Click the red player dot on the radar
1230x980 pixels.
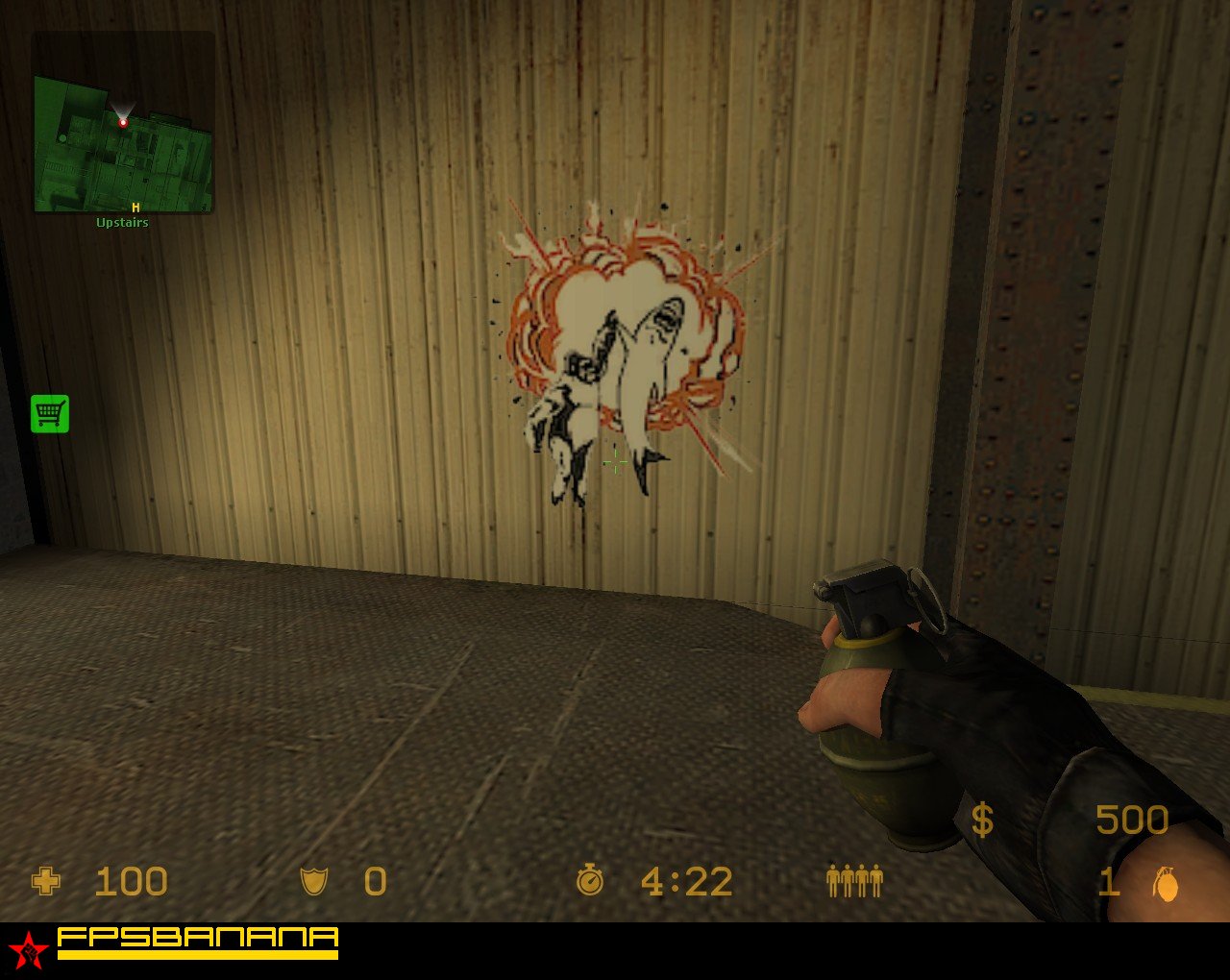(123, 123)
